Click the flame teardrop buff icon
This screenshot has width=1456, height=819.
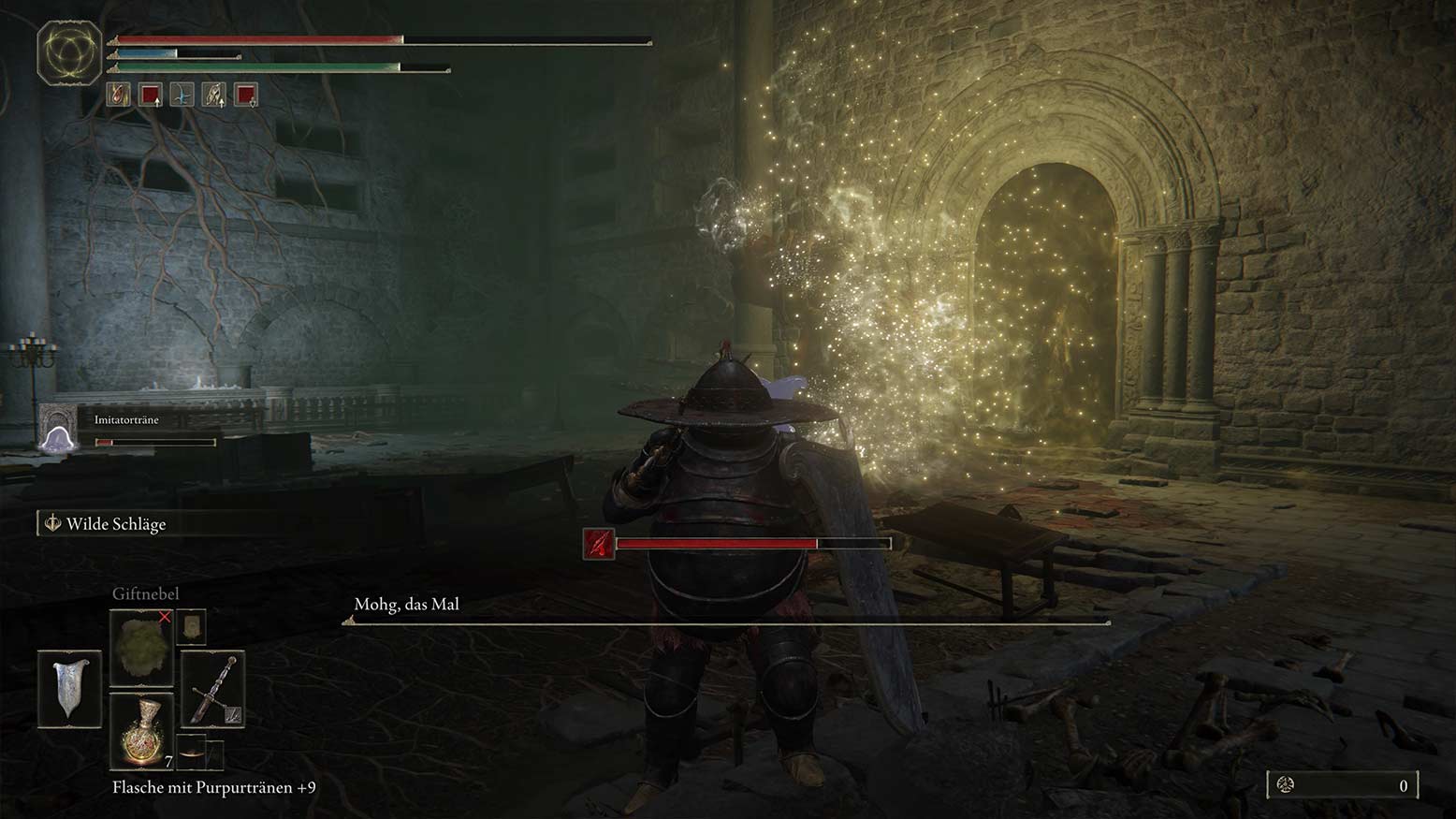click(x=118, y=95)
